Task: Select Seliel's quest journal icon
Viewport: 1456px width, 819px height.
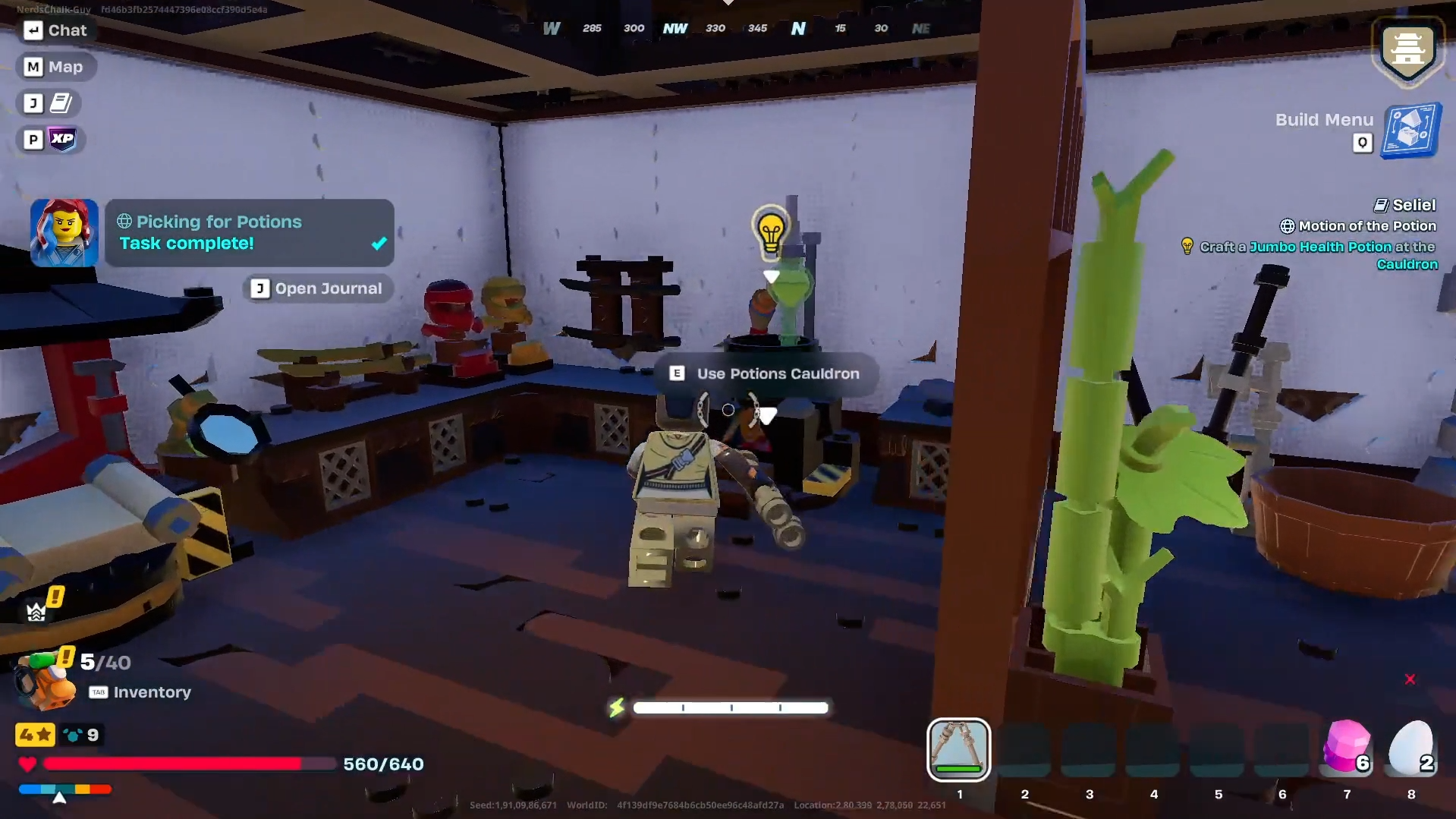Action: click(1382, 204)
